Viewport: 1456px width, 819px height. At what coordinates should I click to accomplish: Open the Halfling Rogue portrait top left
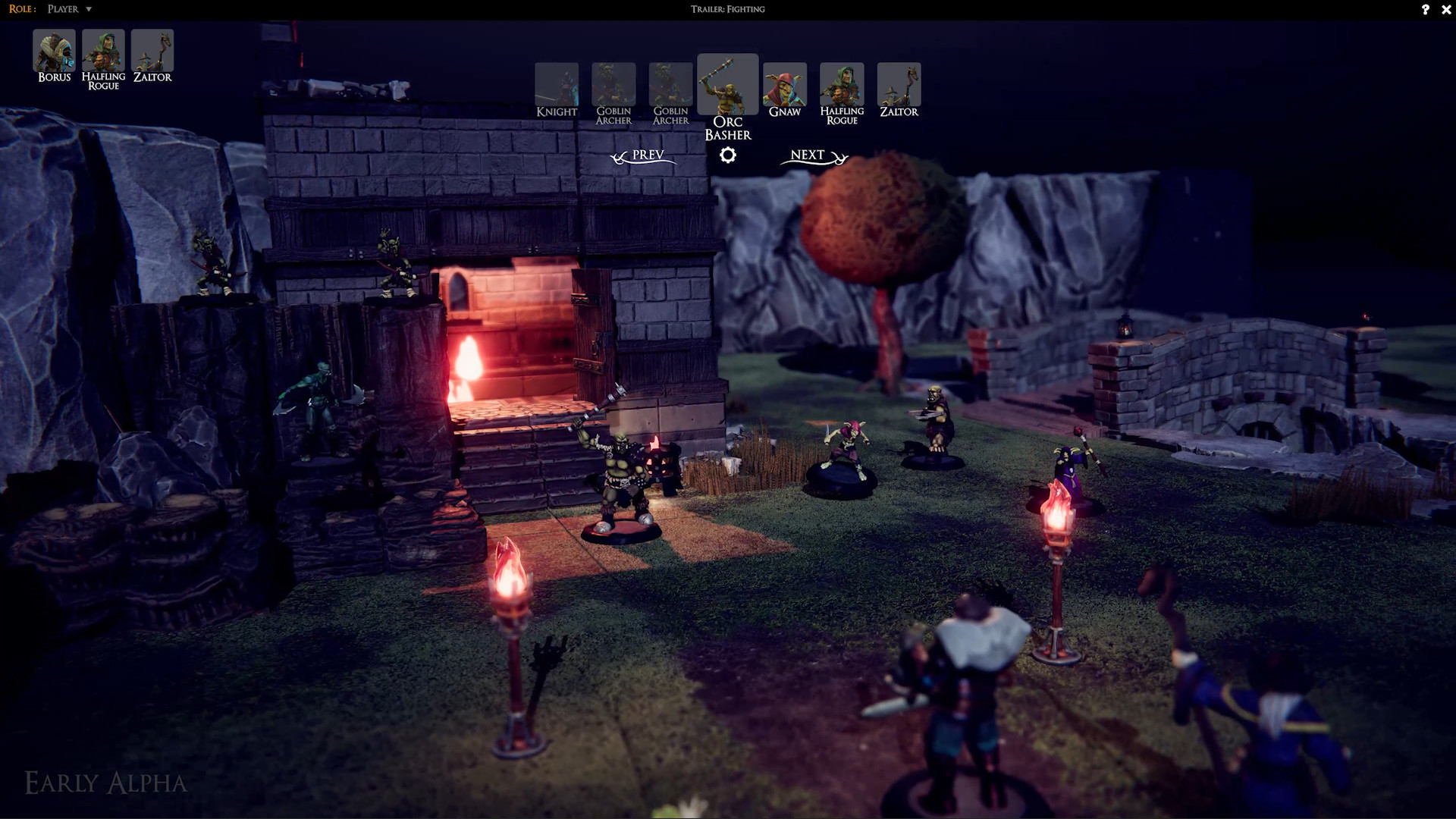coord(103,49)
